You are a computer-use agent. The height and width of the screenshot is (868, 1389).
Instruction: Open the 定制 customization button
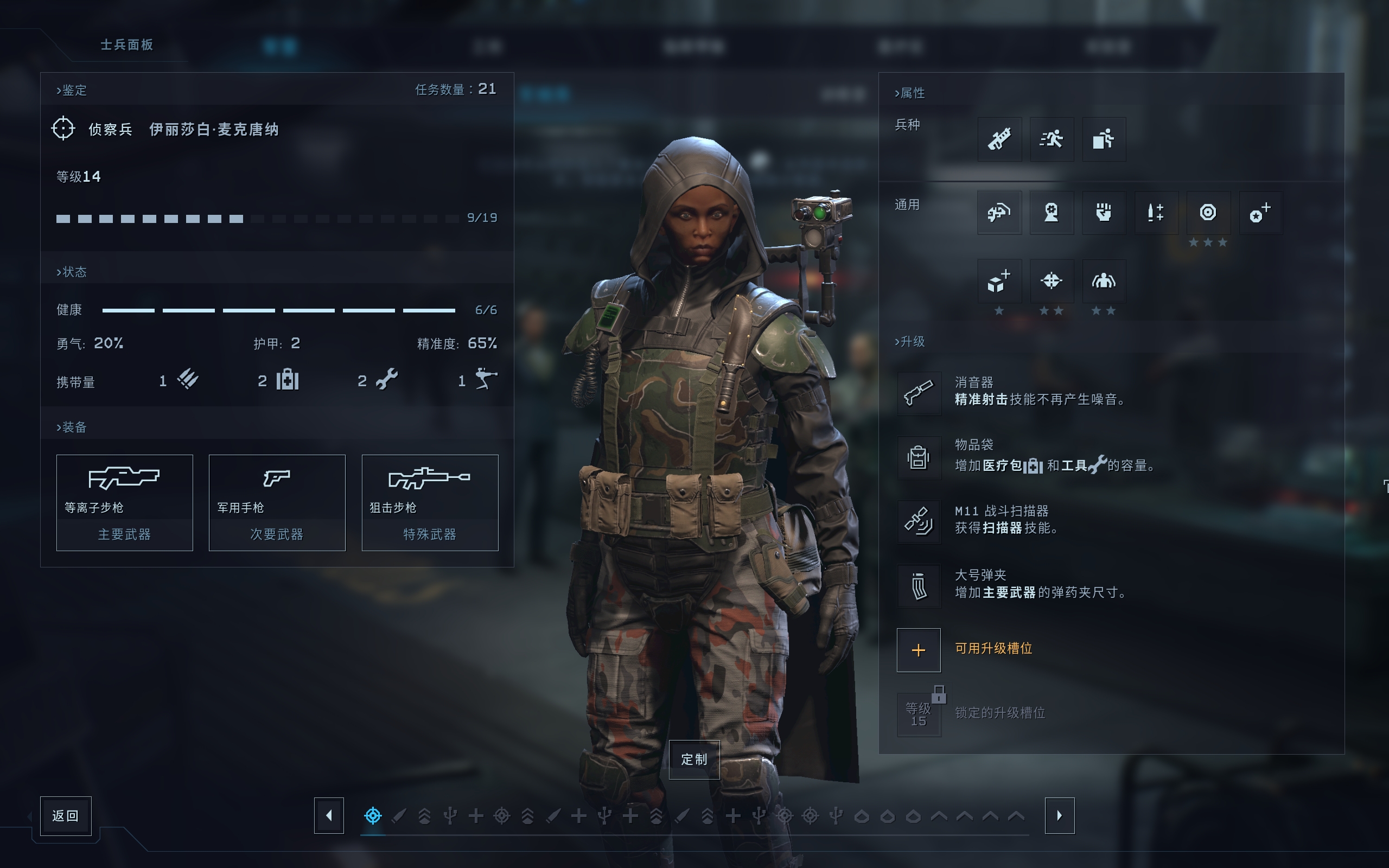[694, 759]
